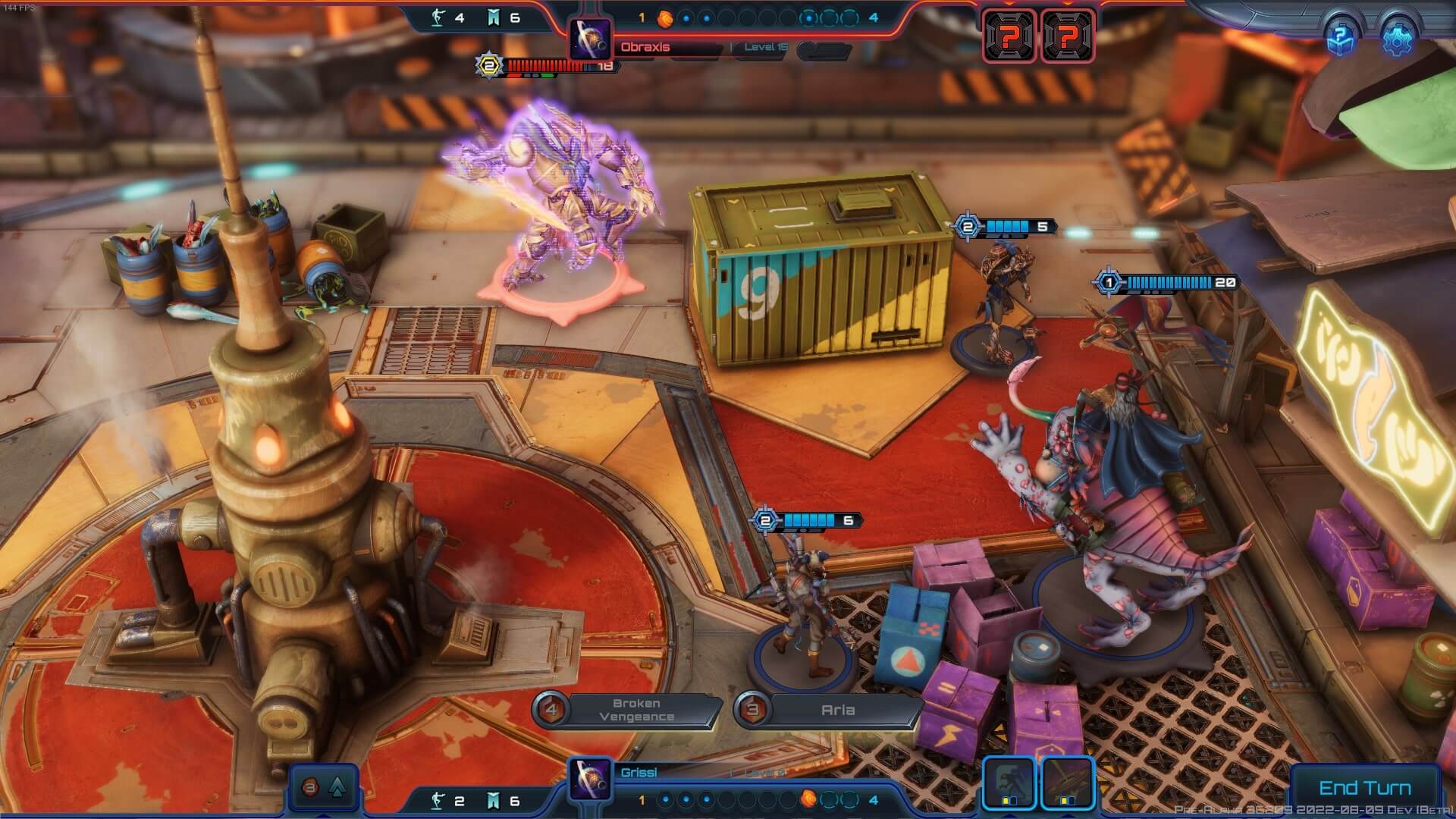Click the gold initiative badge beside Obraxis's health bar
Screen dimensions: 1456x819
488,64
